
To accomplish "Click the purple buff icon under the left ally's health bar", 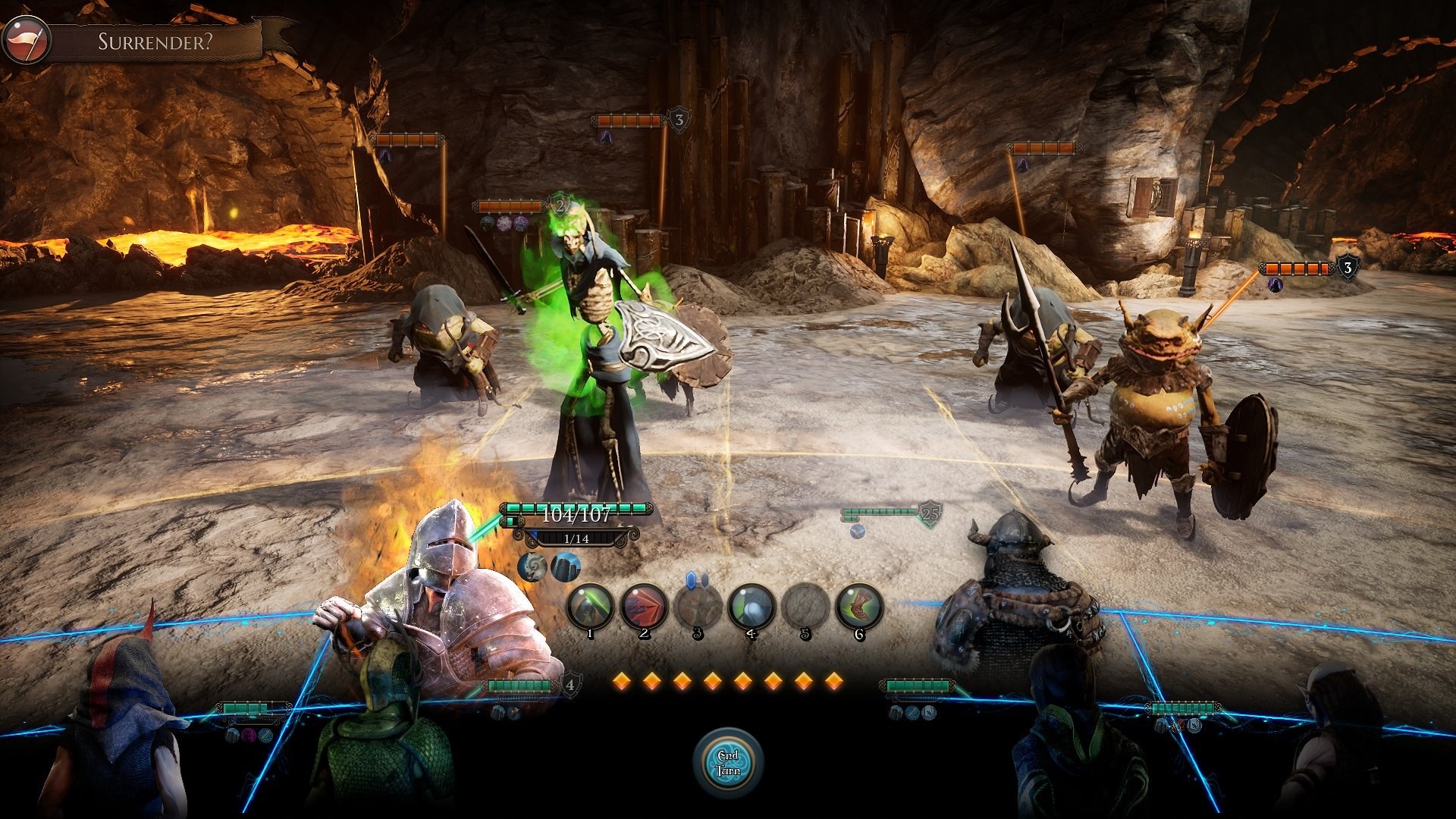I will click(247, 736).
